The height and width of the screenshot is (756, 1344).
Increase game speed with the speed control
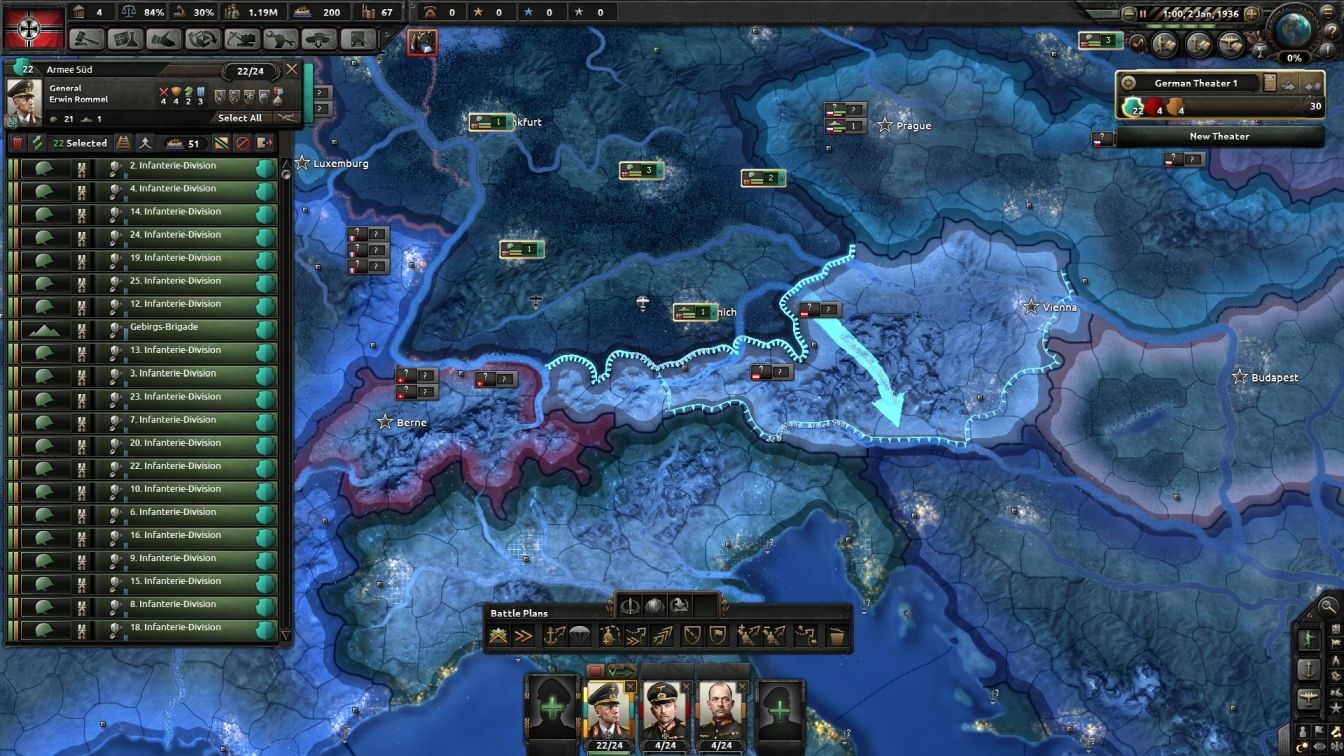point(1252,14)
